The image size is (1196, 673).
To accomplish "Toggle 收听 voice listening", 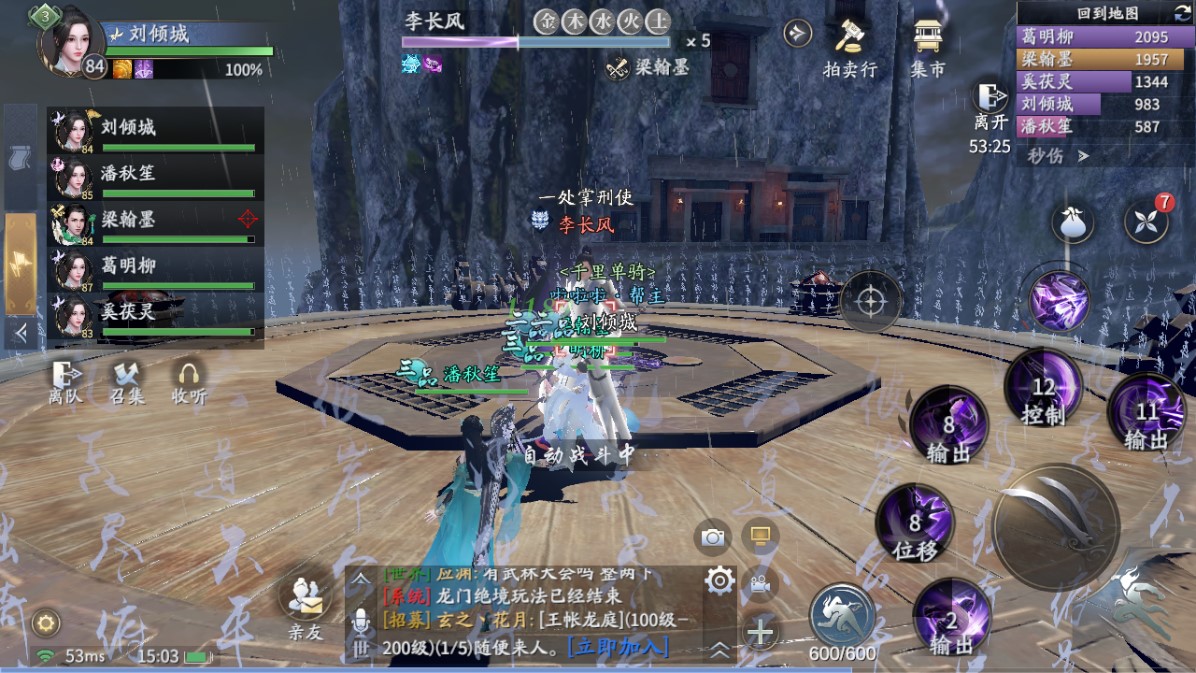I will pyautogui.click(x=188, y=382).
